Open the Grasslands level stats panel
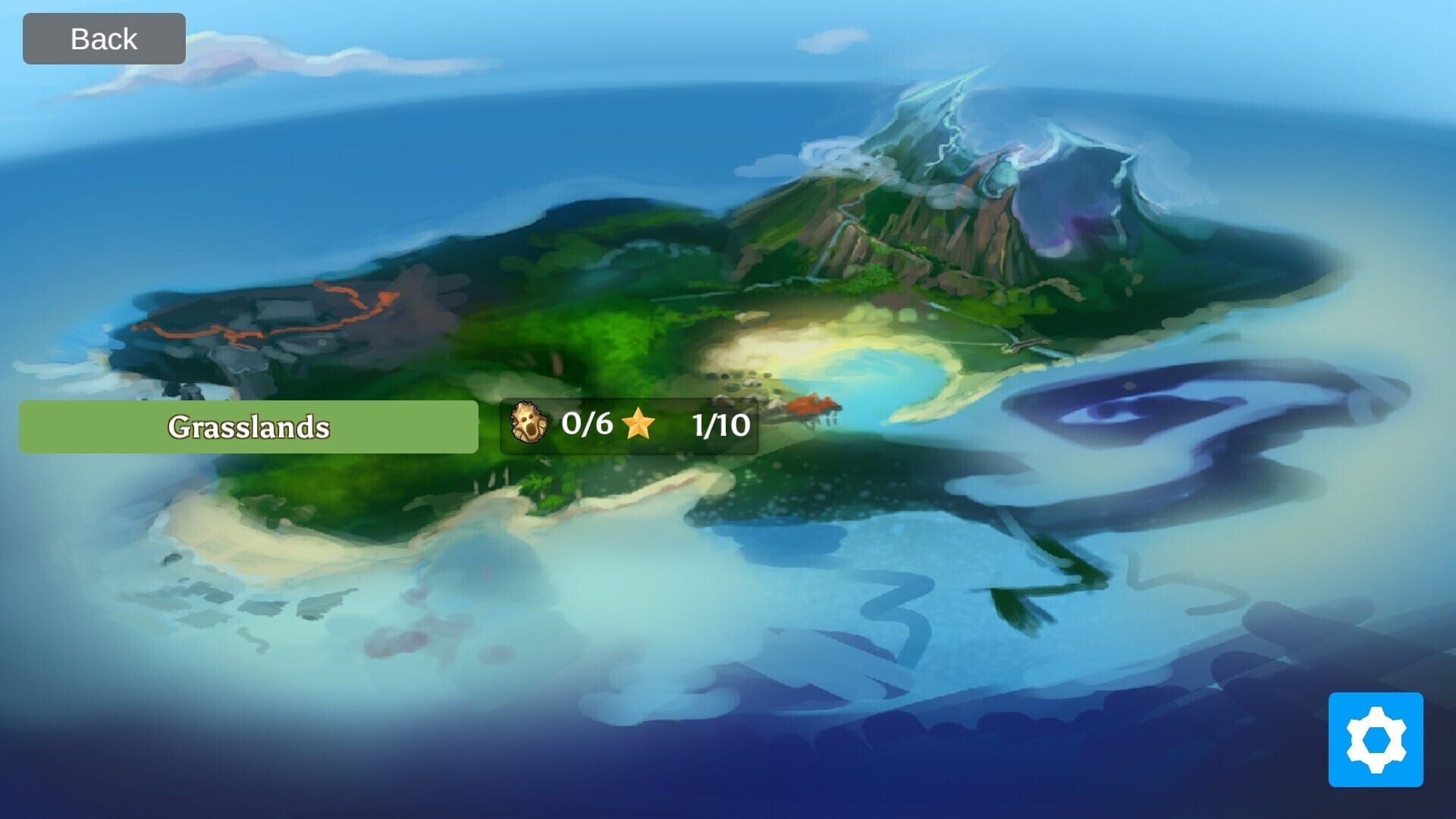 point(629,426)
